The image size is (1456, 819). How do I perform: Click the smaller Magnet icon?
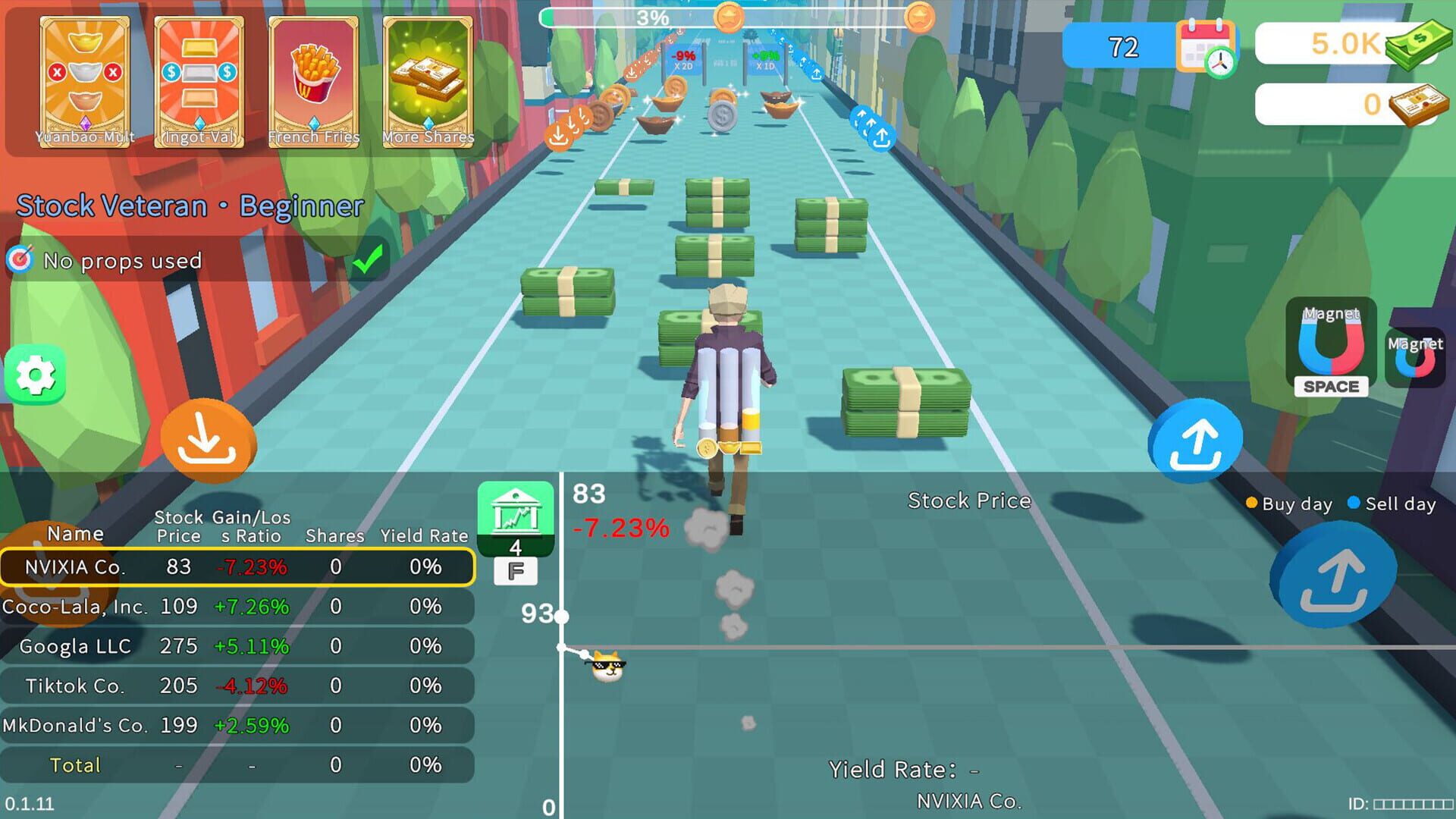tap(1417, 356)
